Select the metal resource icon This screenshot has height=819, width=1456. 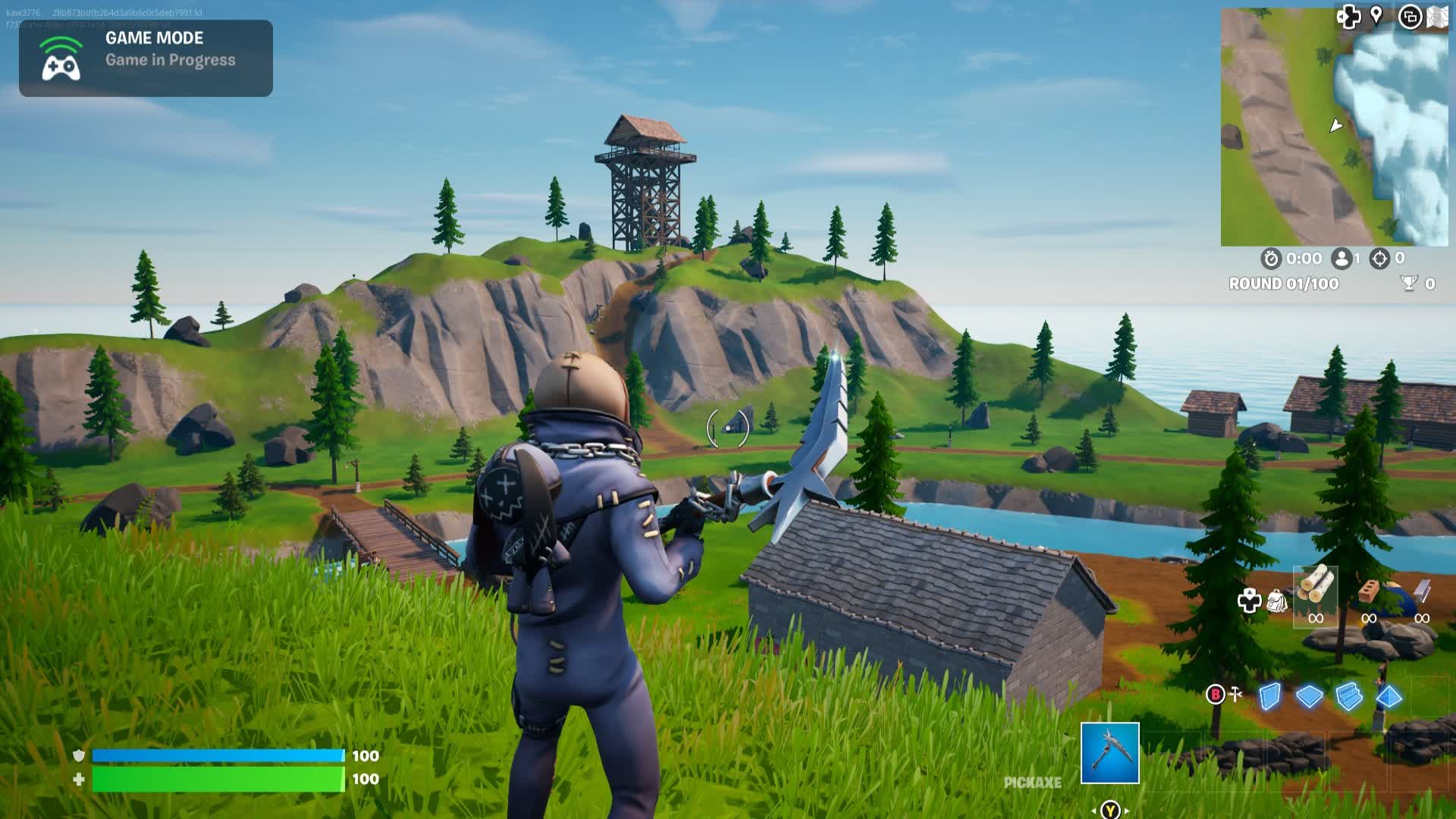tap(1420, 592)
